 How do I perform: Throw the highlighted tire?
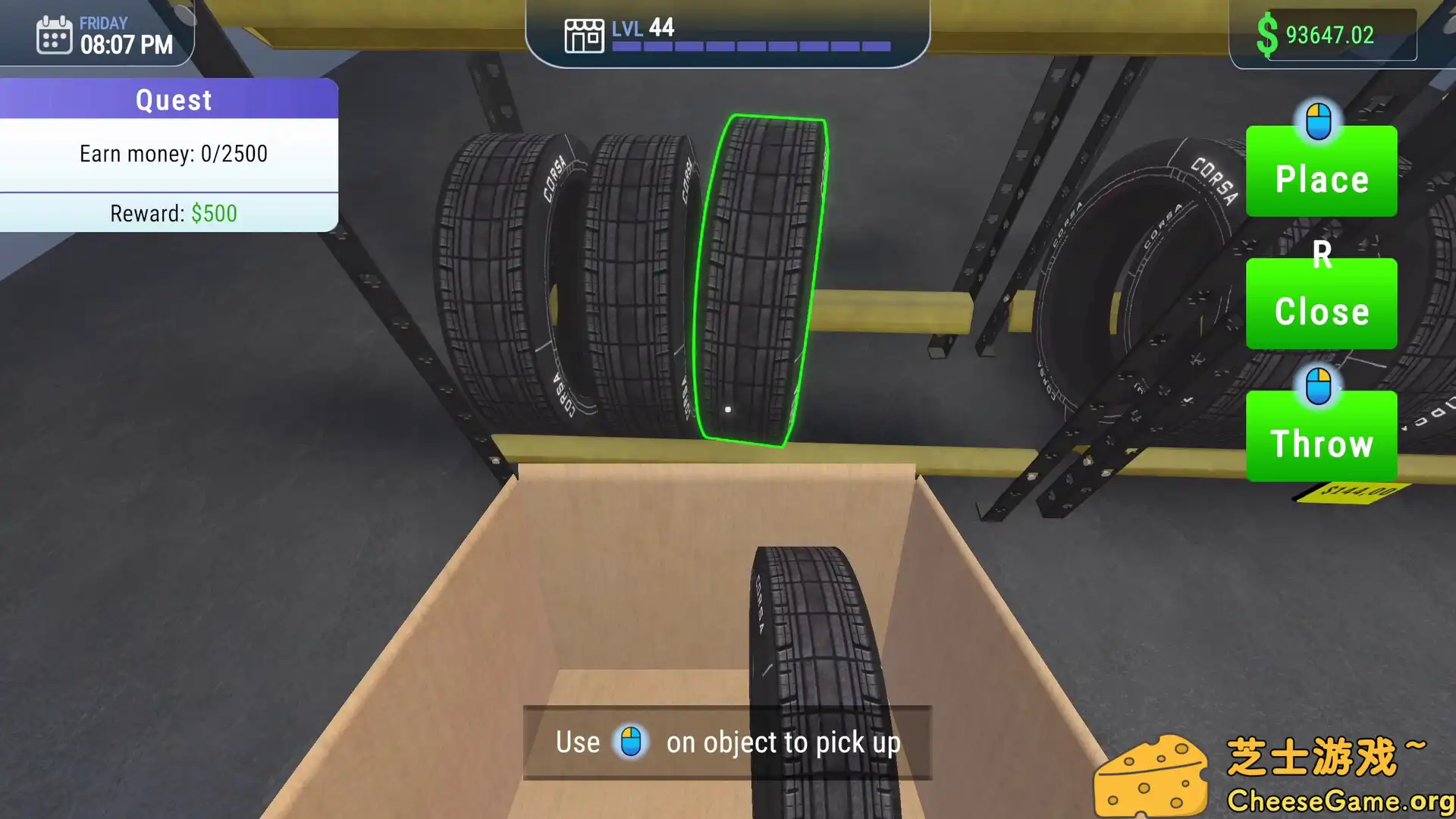pos(1321,444)
